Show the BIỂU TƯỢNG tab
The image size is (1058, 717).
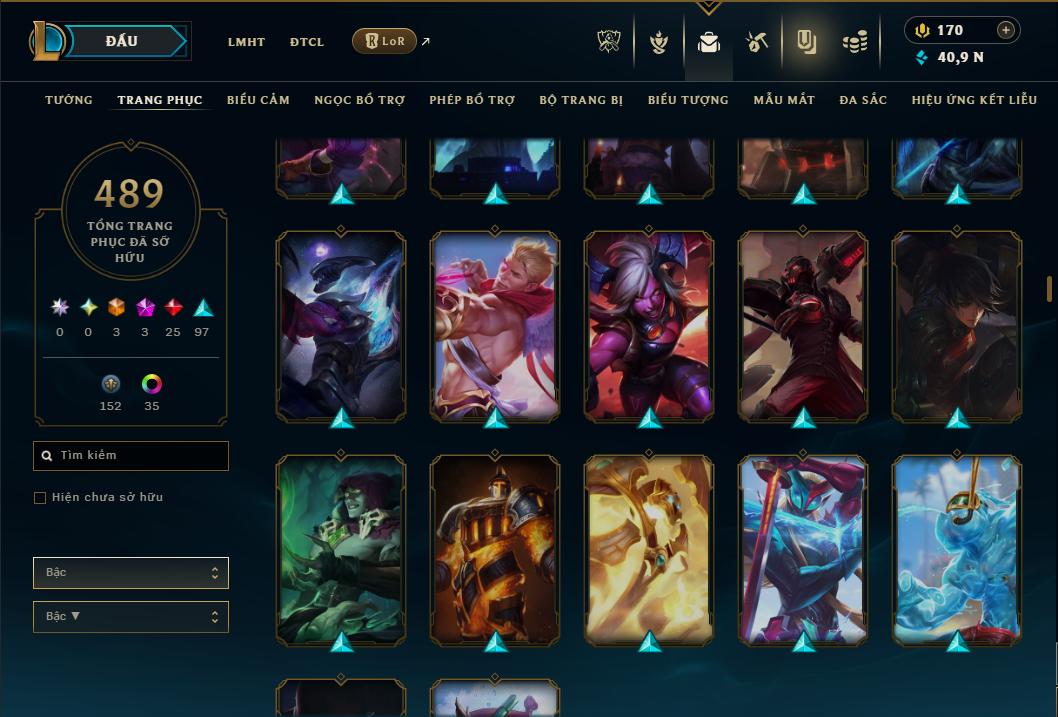click(688, 100)
